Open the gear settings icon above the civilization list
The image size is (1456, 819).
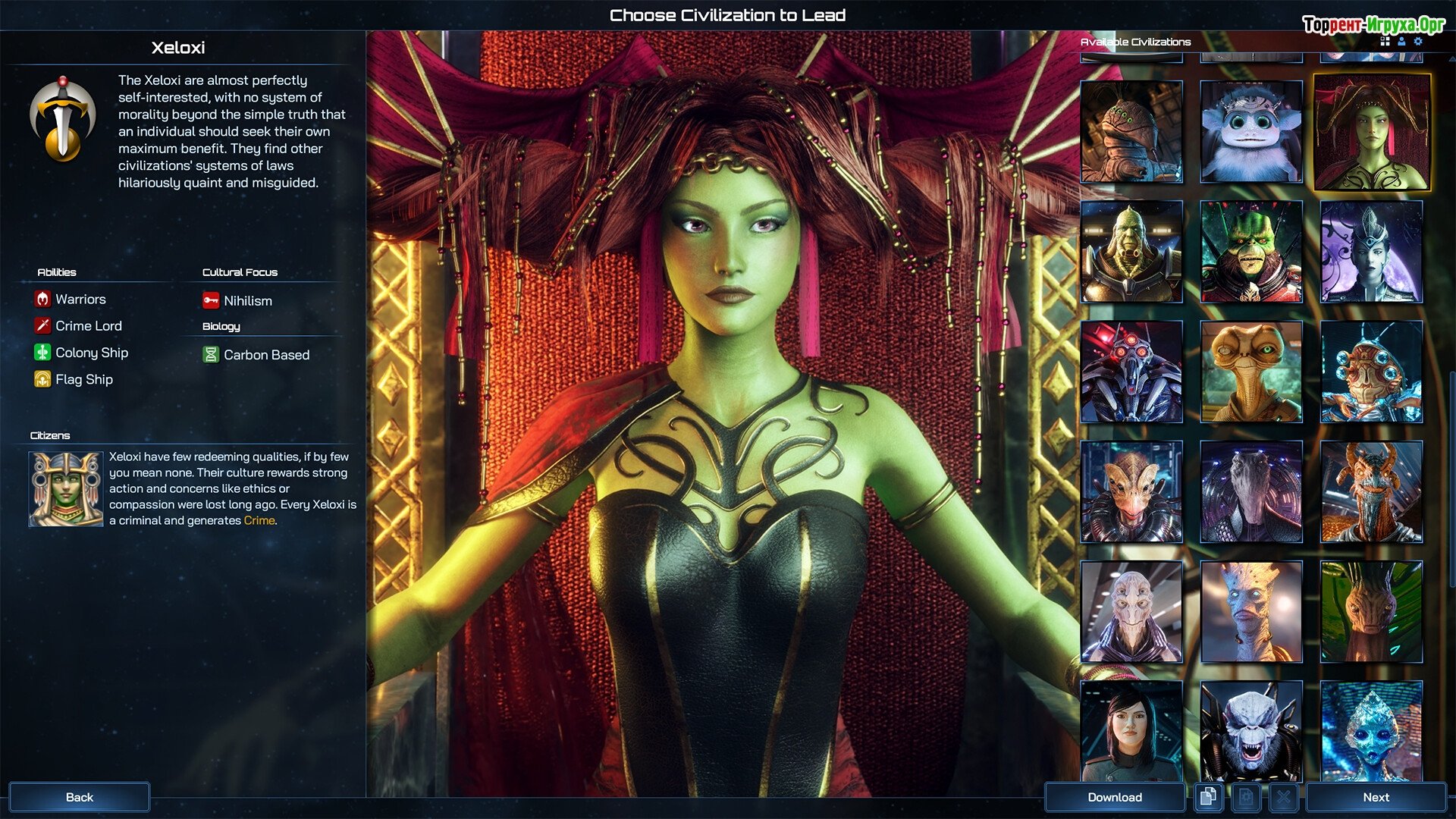(x=1418, y=42)
